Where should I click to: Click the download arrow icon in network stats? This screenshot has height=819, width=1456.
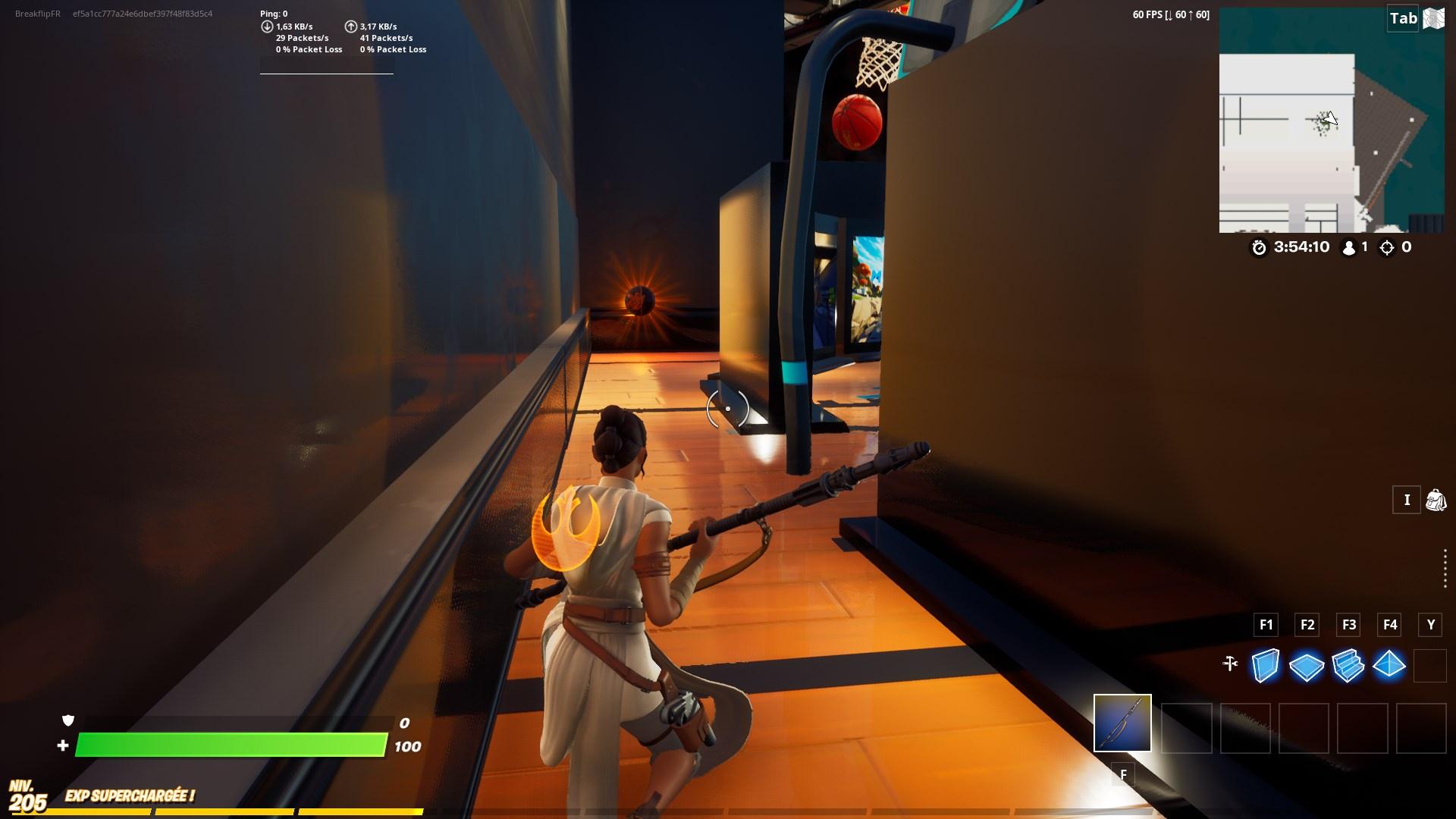click(266, 25)
